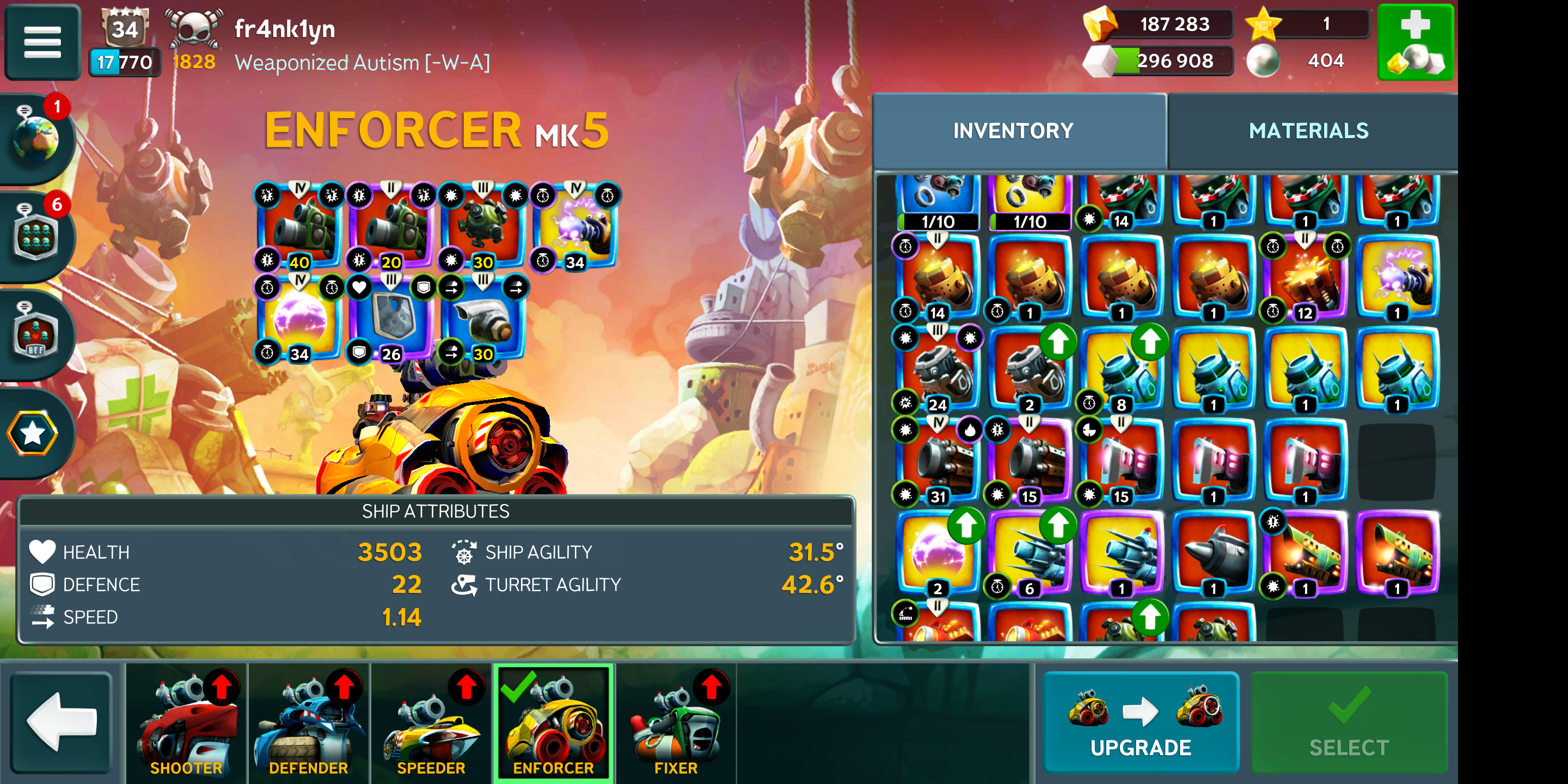The width and height of the screenshot is (1568, 784).
Task: Buy more currency with green plus button
Action: click(x=1414, y=42)
